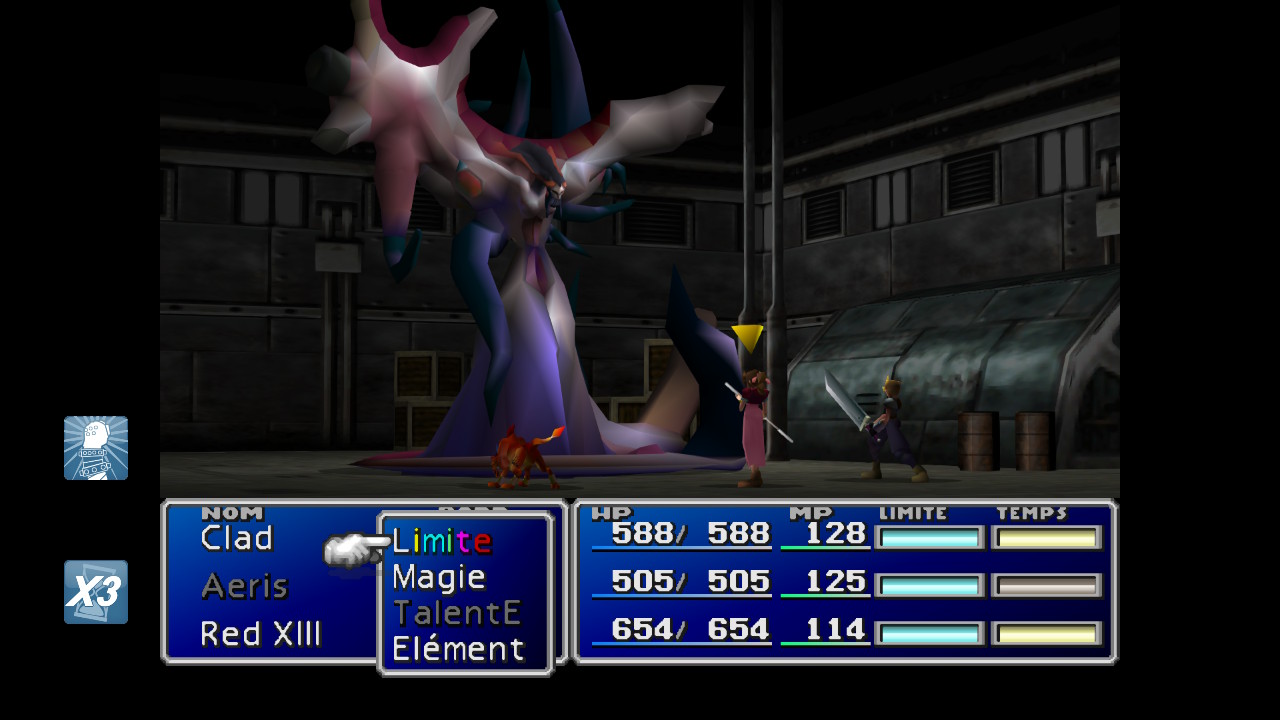Viewport: 1280px width, 720px height.
Task: Choose Magie from the battle menu
Action: (x=439, y=577)
